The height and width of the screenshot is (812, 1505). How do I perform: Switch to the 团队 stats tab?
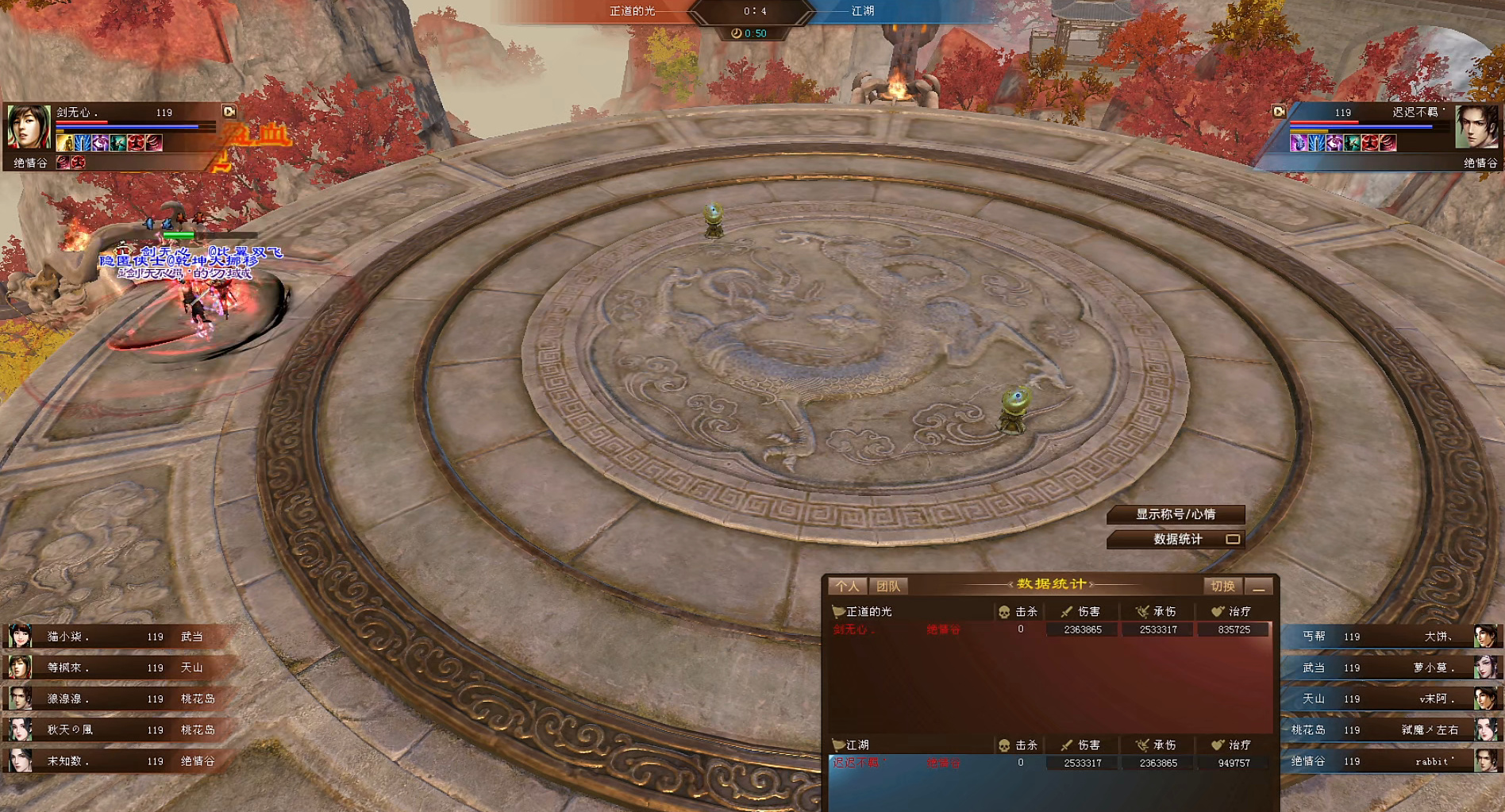(x=888, y=587)
